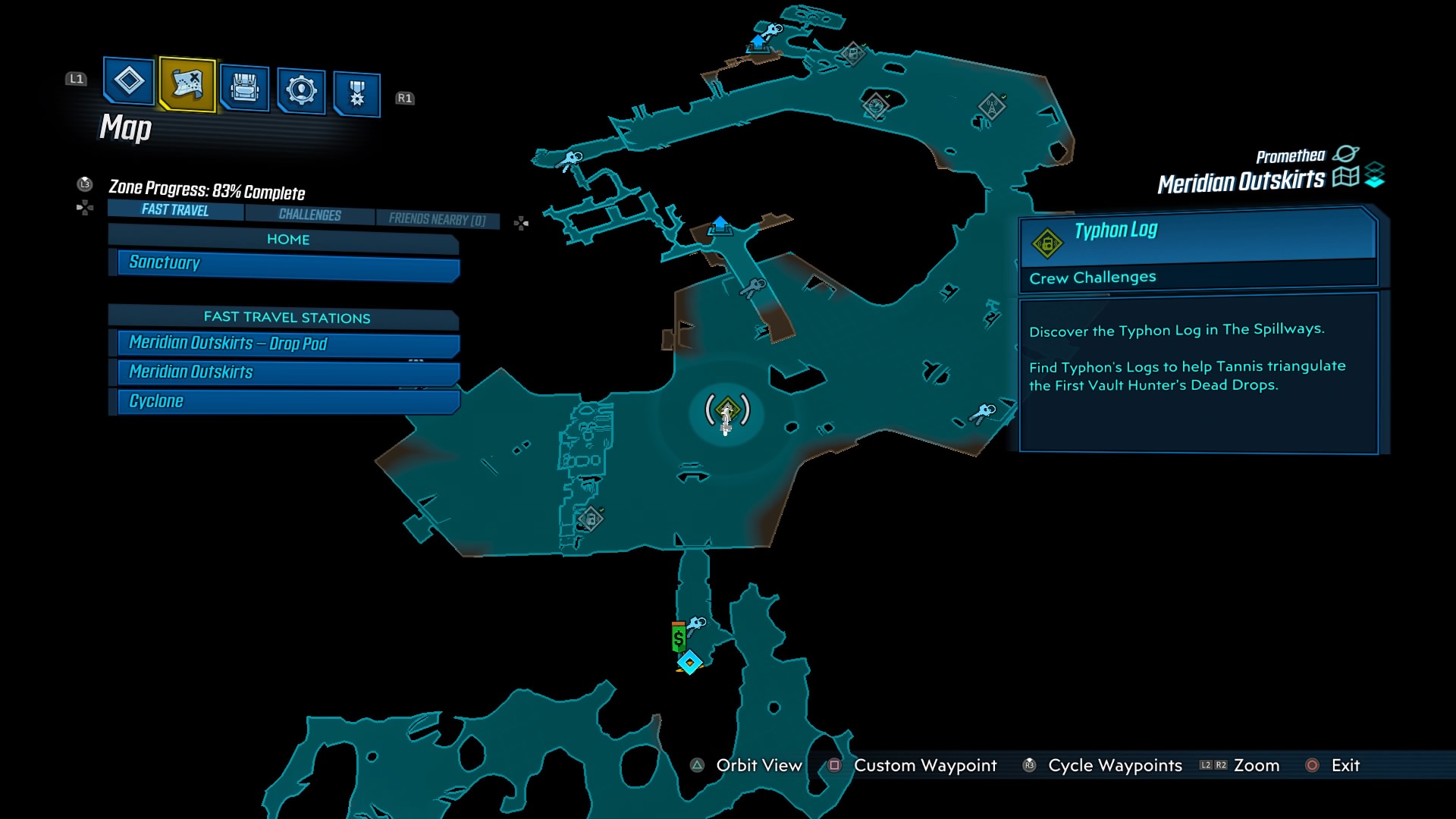Open the Inventory backpack icon

point(243,87)
